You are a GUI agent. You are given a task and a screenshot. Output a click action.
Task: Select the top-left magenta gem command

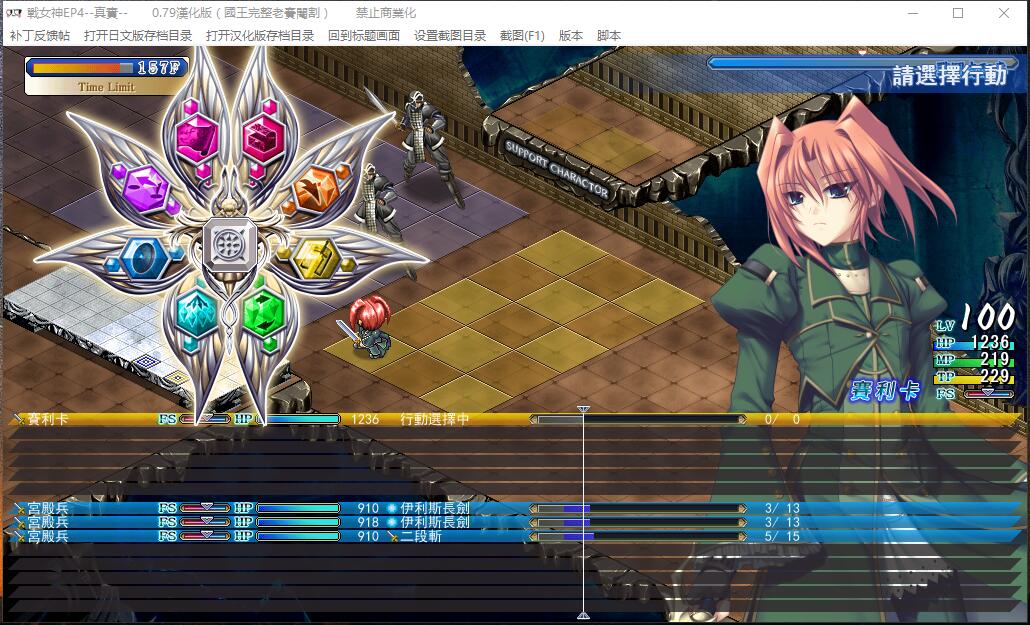point(197,135)
